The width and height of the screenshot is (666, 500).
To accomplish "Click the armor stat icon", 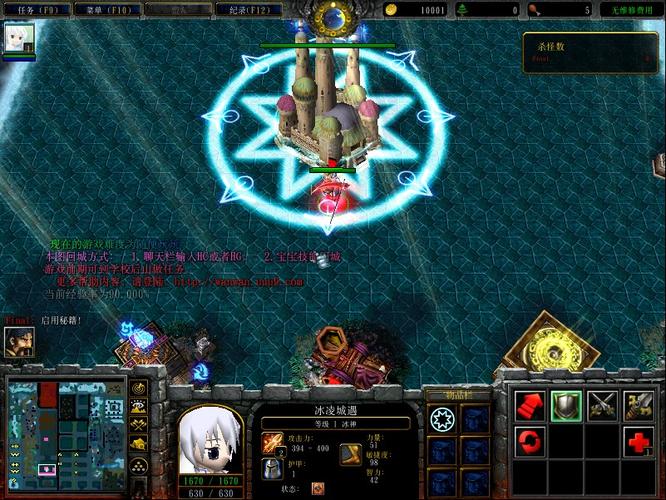I will (272, 468).
